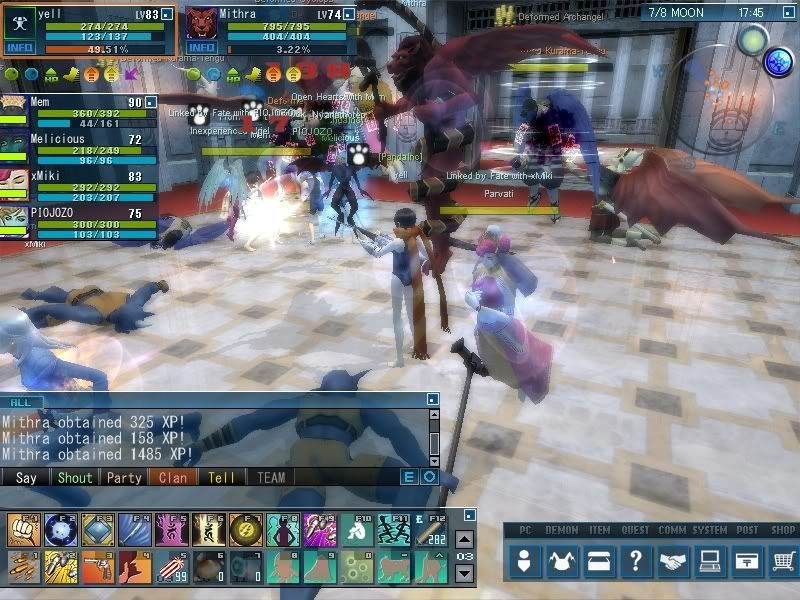Image resolution: width=800 pixels, height=600 pixels.
Task: Open the Shop cart menu
Action: click(x=783, y=562)
